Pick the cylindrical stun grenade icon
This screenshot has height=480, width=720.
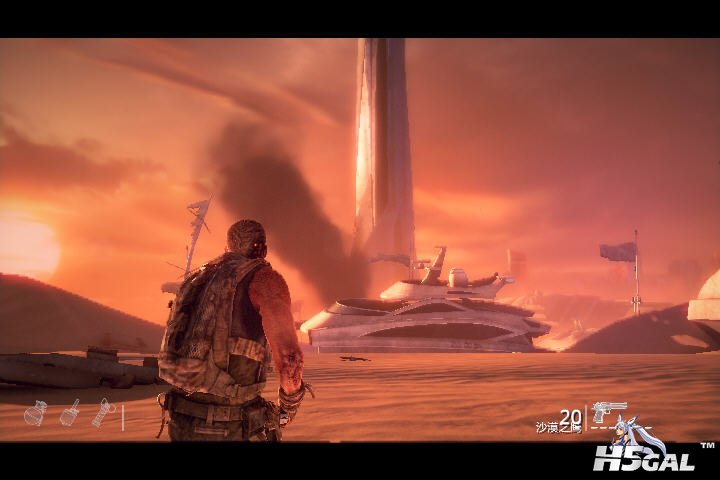[x=103, y=412]
